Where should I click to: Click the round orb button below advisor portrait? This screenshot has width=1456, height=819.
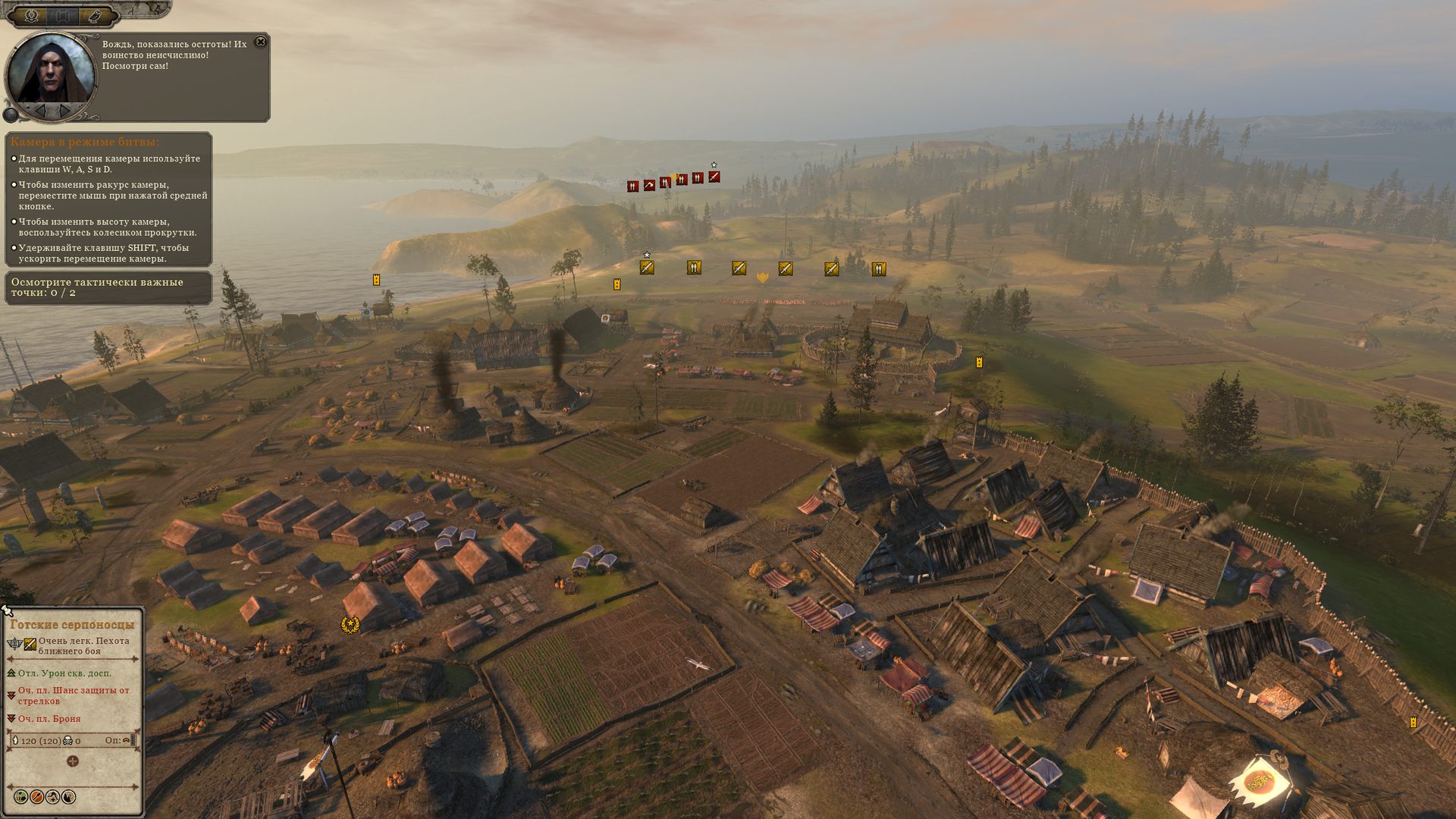(11, 115)
